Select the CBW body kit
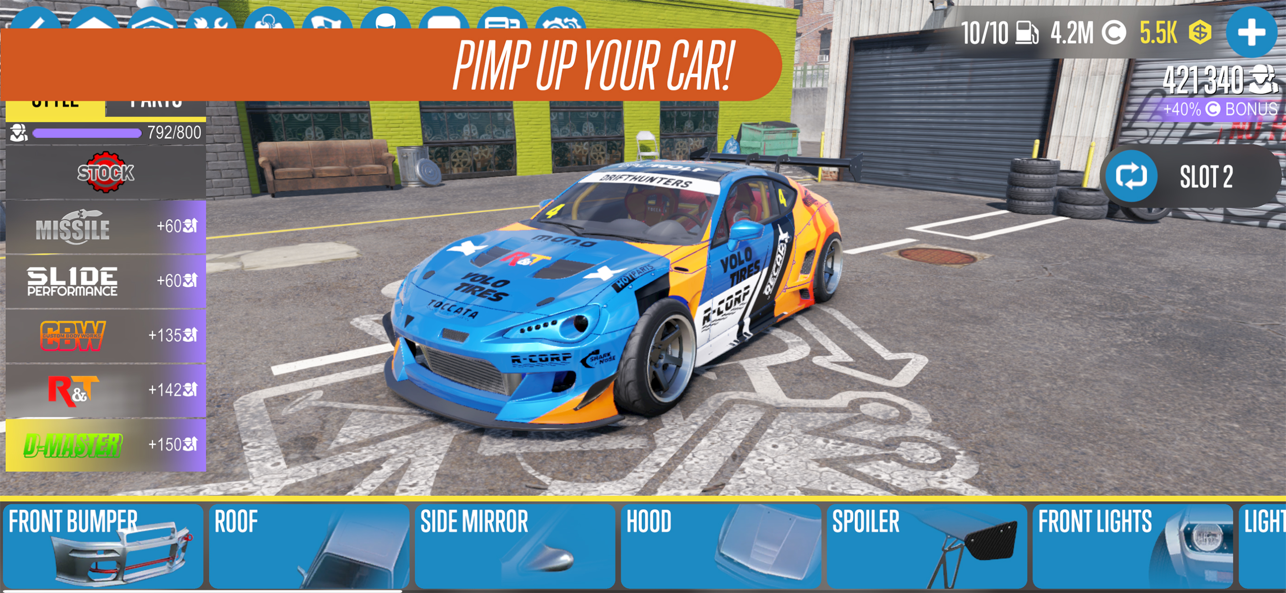Screen dimensions: 1286x593 point(105,336)
